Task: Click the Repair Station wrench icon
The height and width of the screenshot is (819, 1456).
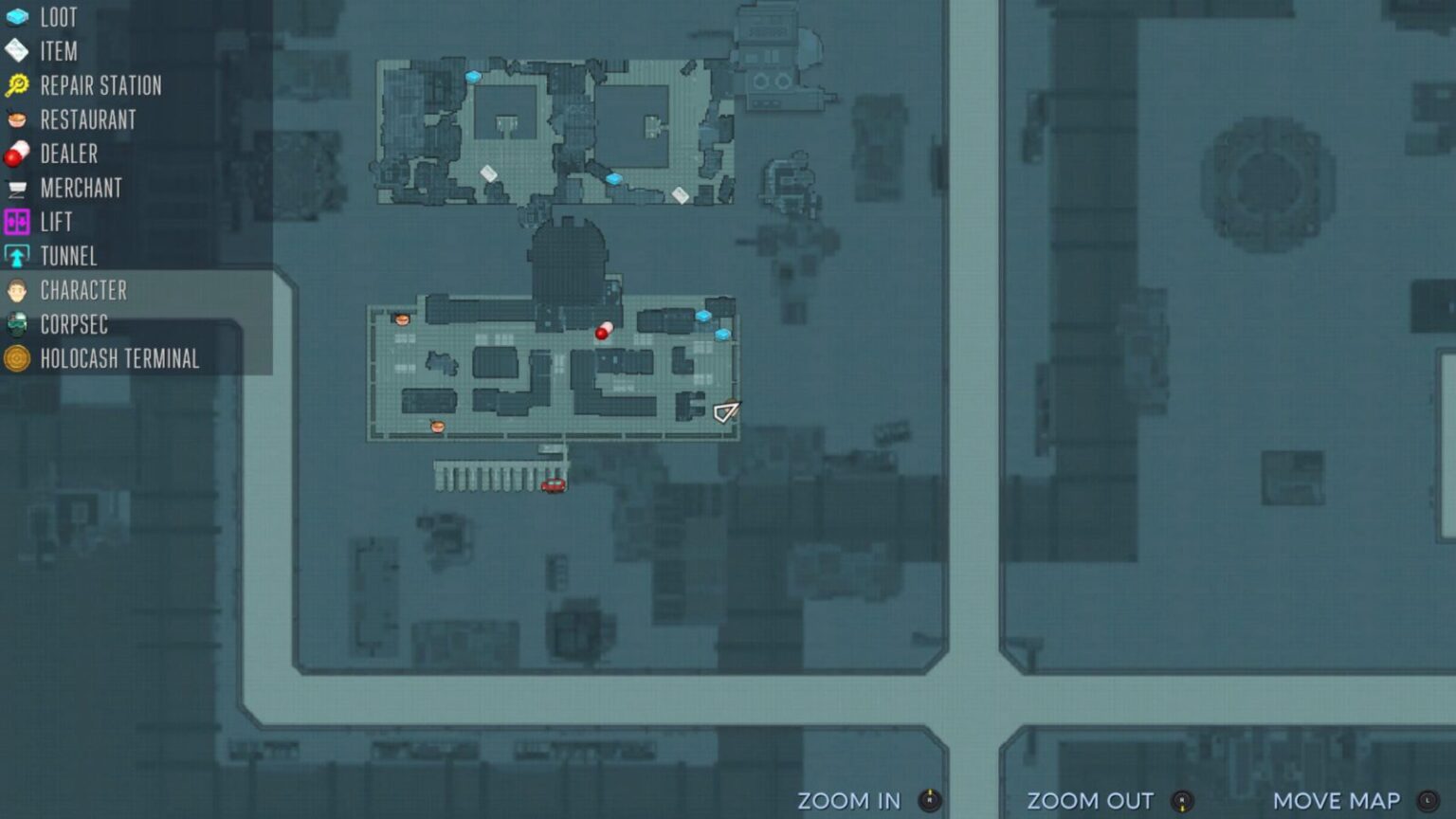Action: [16, 85]
